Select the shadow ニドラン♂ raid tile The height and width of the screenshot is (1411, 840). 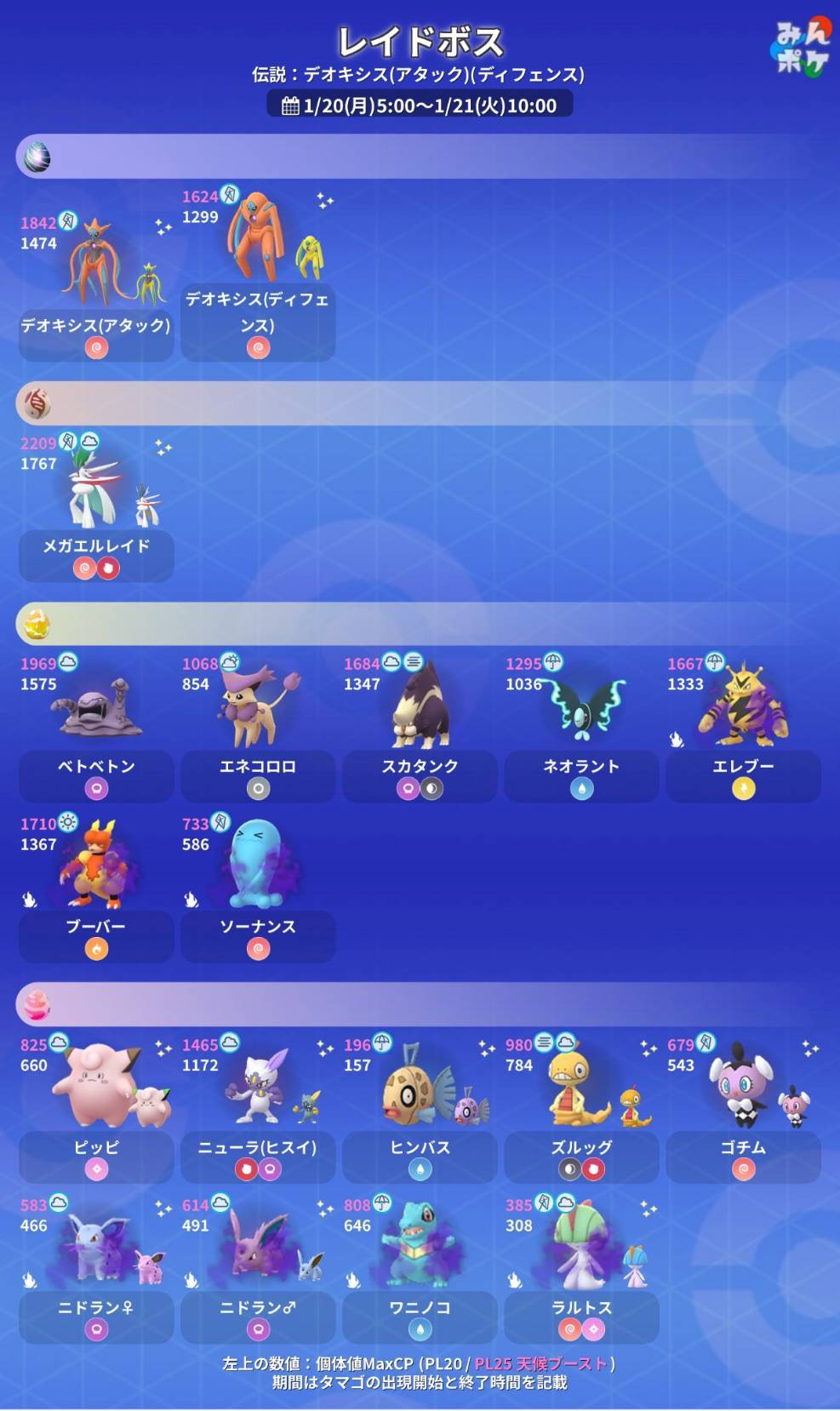(x=258, y=1269)
